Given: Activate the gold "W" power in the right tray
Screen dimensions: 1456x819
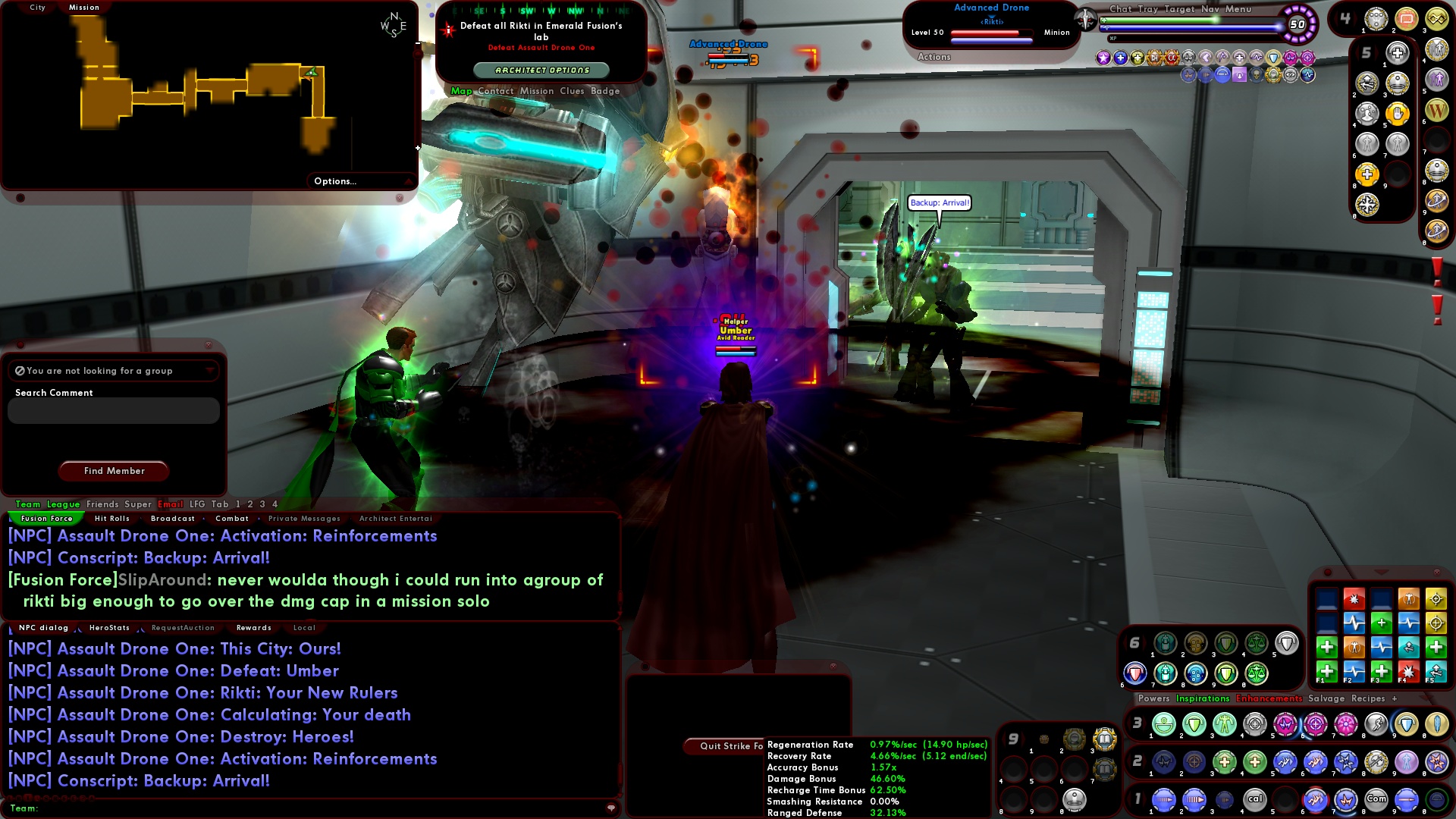Looking at the screenshot, I should pyautogui.click(x=1437, y=111).
